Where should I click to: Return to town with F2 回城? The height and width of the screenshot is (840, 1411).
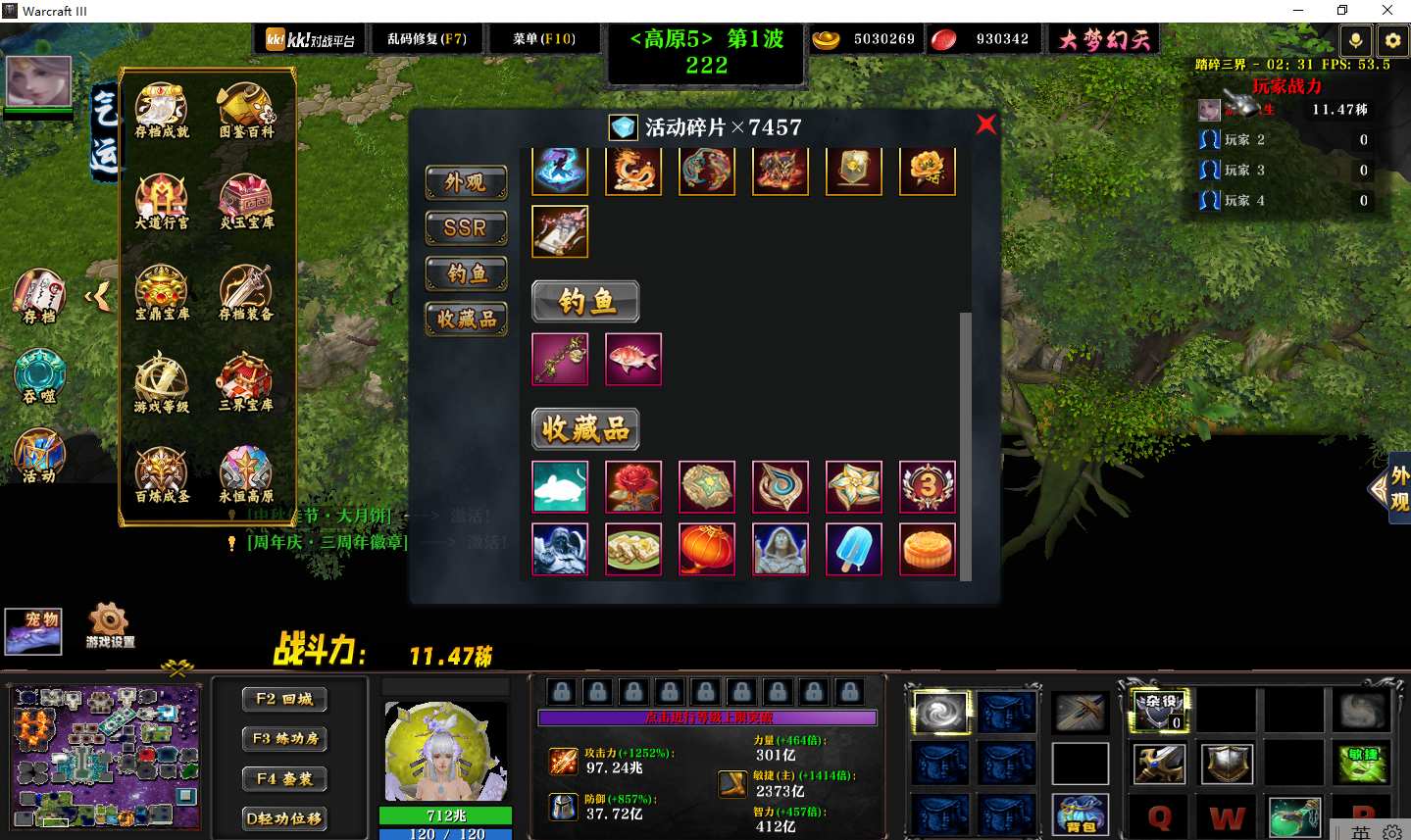[x=284, y=699]
